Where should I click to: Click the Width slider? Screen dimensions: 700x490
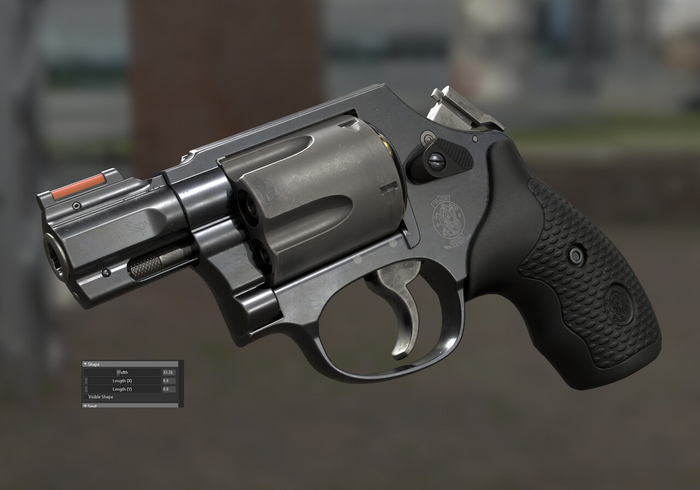[x=123, y=373]
